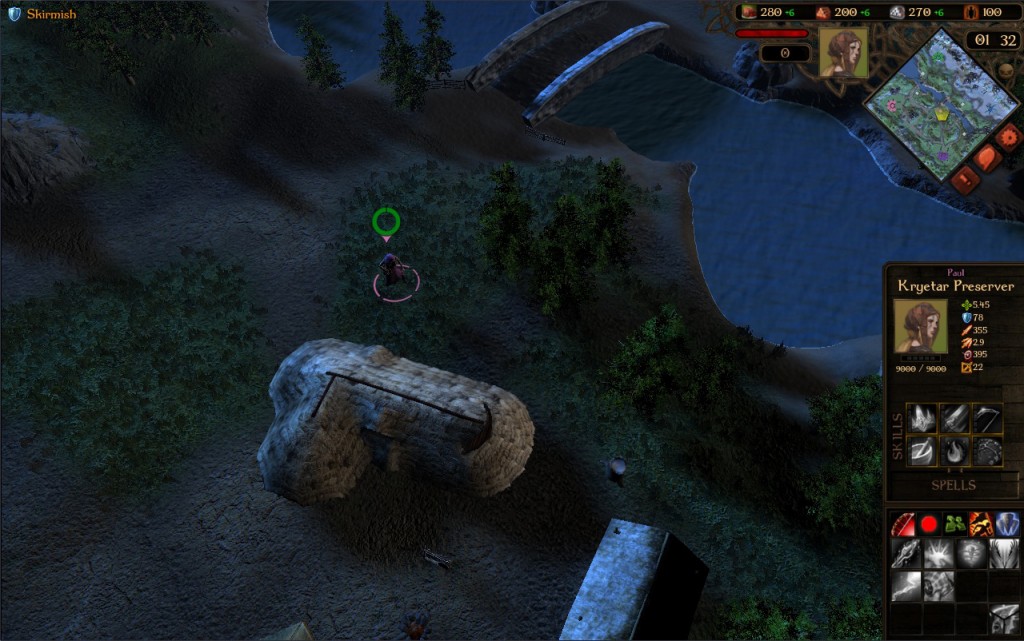Select the hero portrait beside the minimap
This screenshot has height=641, width=1024.
point(843,53)
